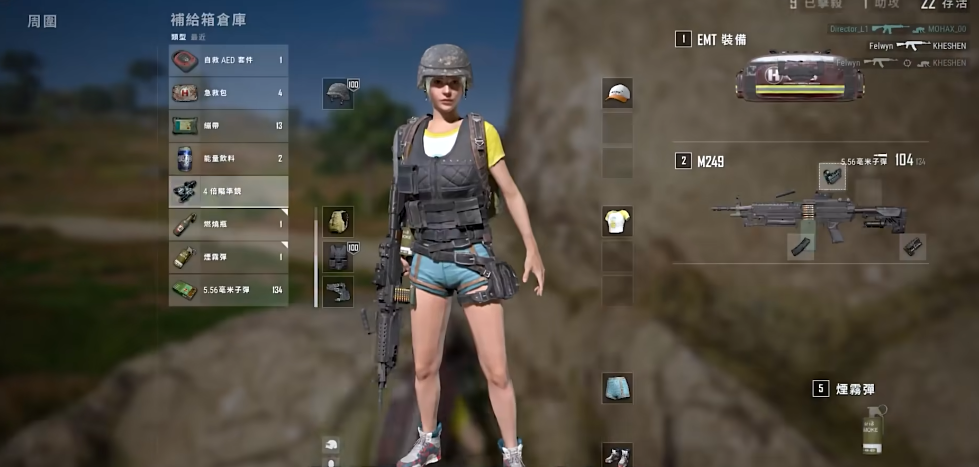Screen dimensions: 979x467
Task: Click the M249 weapon in slot 2
Action: (808, 212)
